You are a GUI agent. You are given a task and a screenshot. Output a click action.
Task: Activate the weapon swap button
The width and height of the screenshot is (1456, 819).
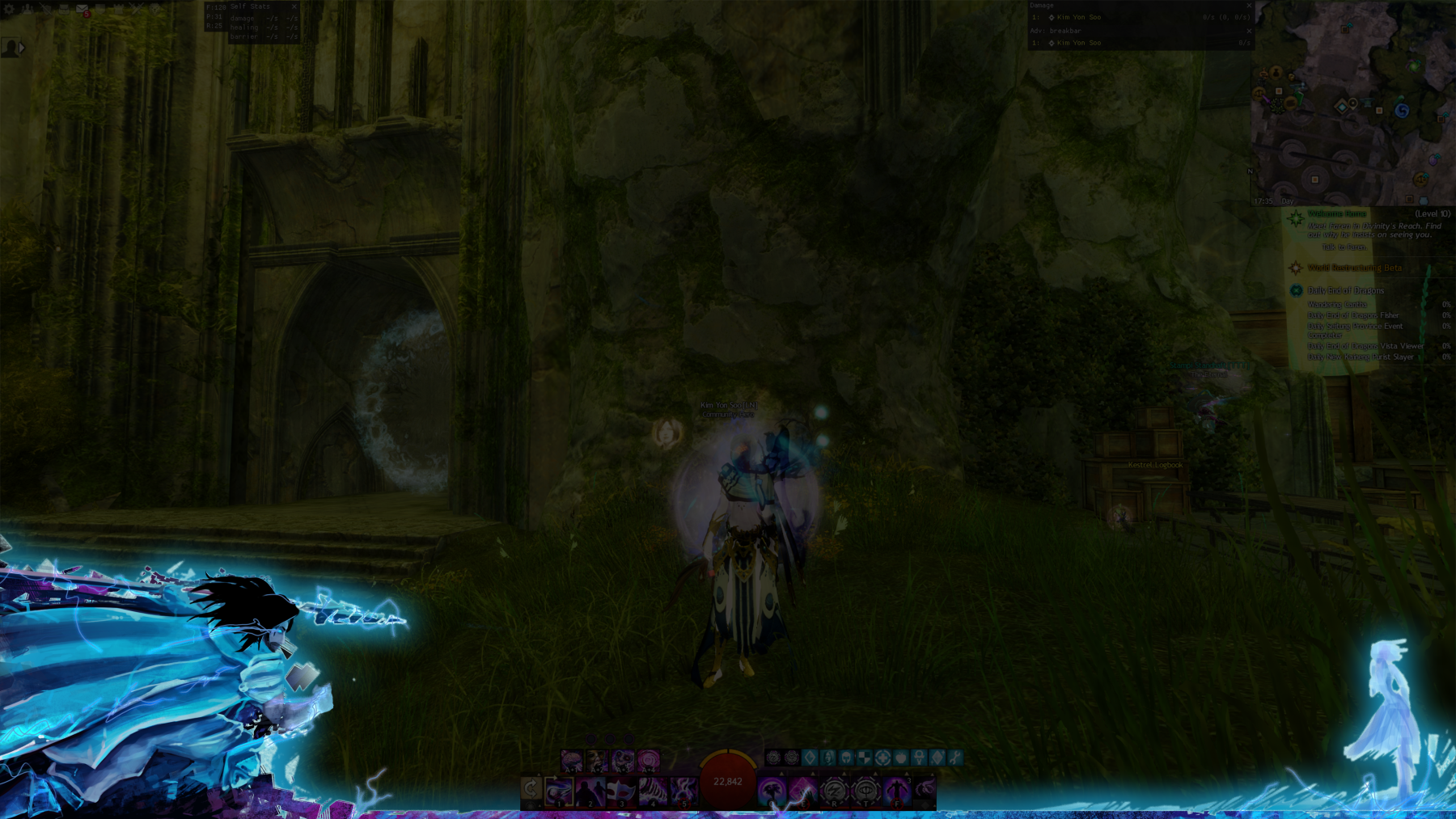(531, 789)
